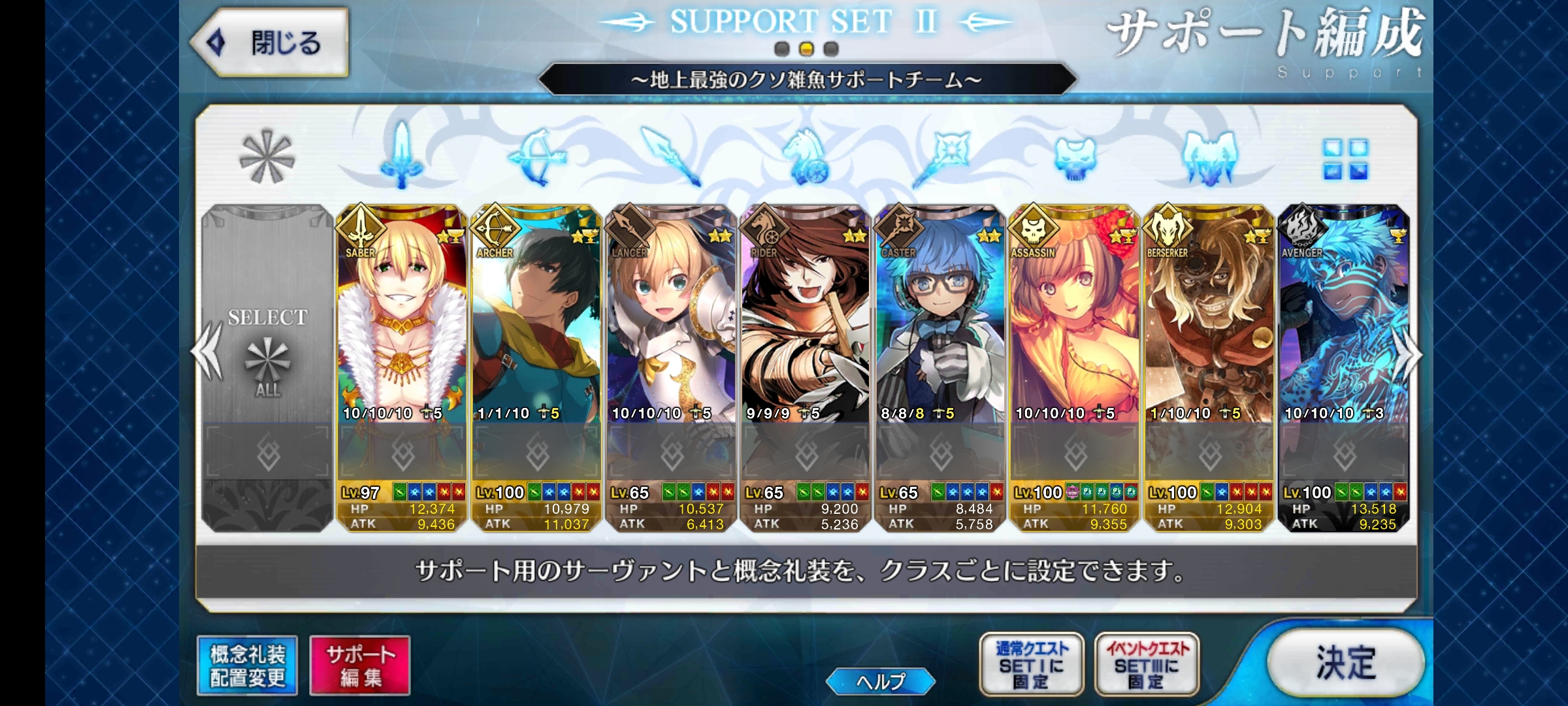Go to the next support set arrow
Screen dimensions: 1568x706
(x=1407, y=353)
